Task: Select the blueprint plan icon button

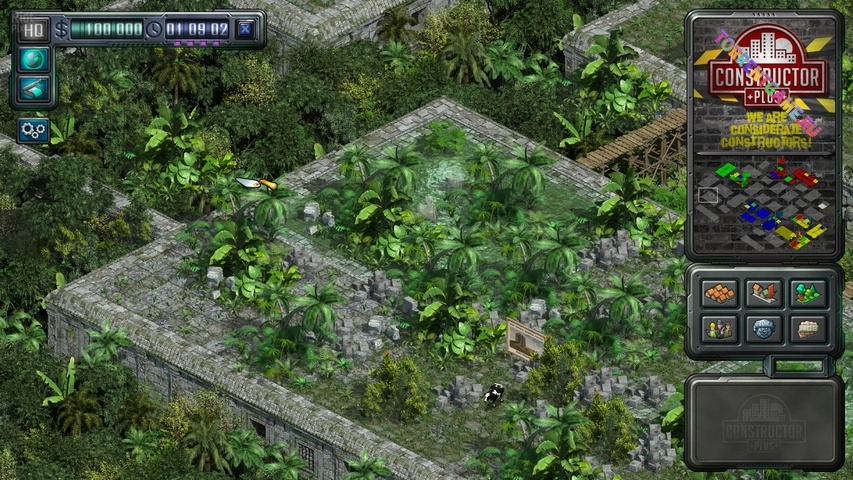Action: pos(33,89)
